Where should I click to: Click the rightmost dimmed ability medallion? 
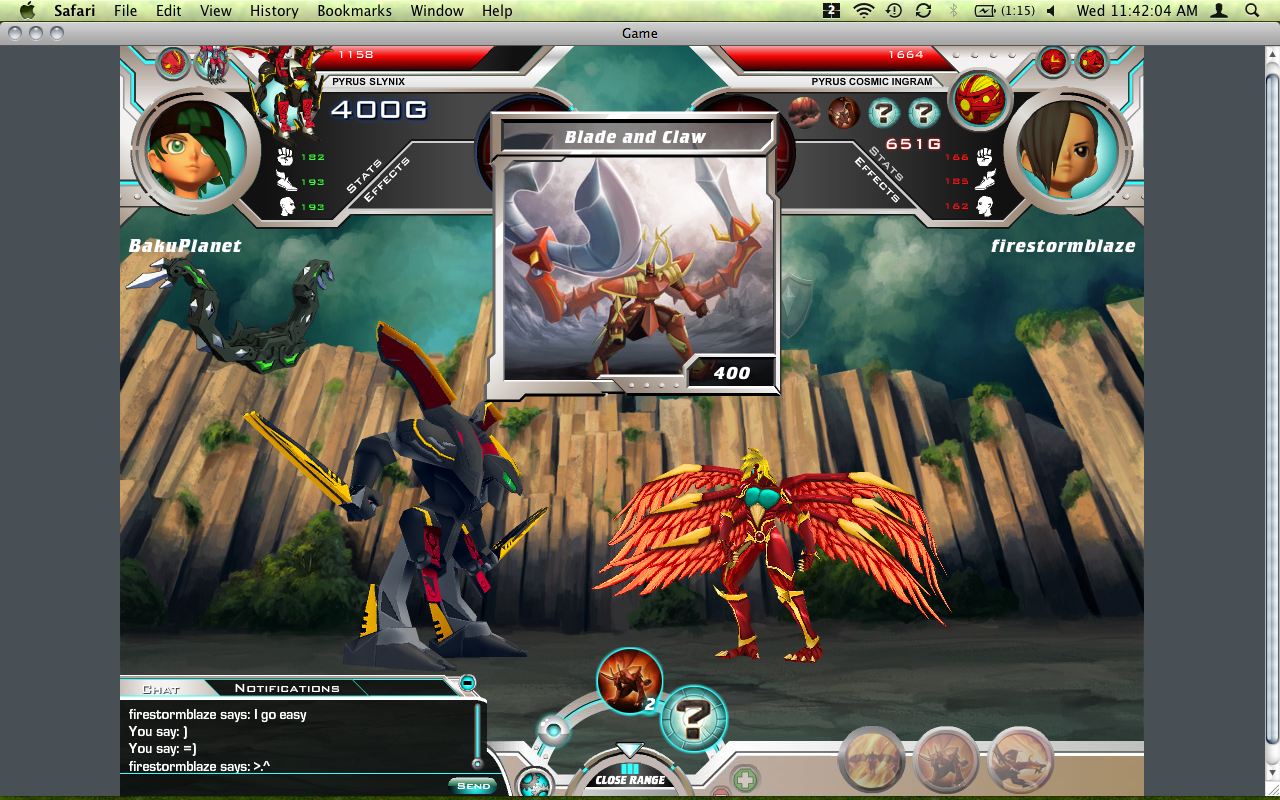(x=1021, y=760)
